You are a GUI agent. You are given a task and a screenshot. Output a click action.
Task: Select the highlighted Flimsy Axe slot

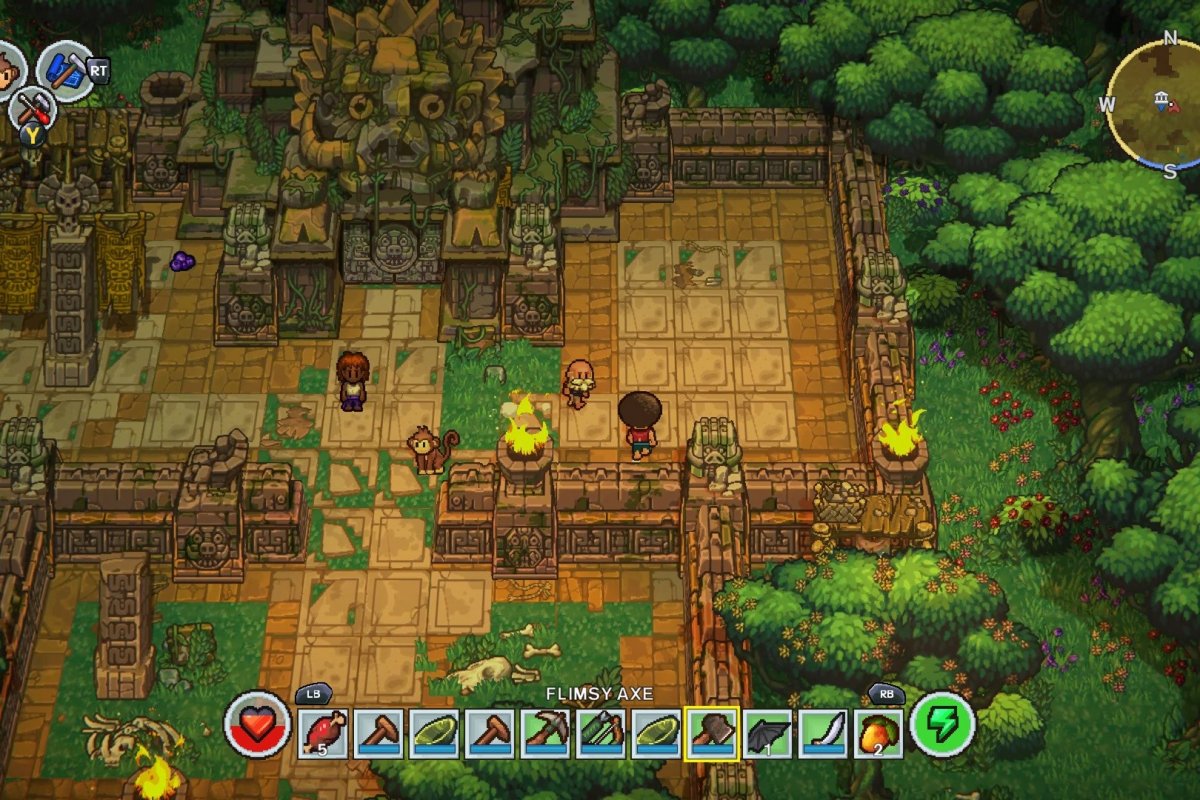coord(712,734)
